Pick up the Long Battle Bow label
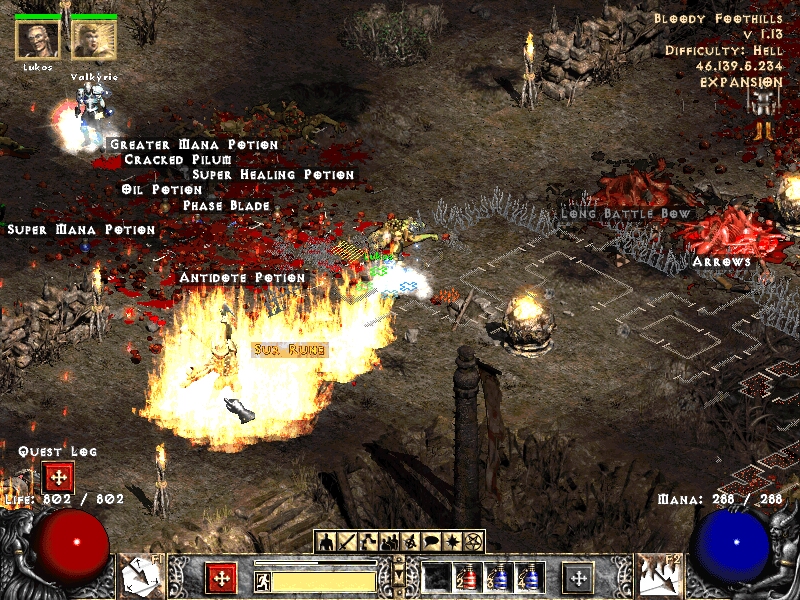 625,213
